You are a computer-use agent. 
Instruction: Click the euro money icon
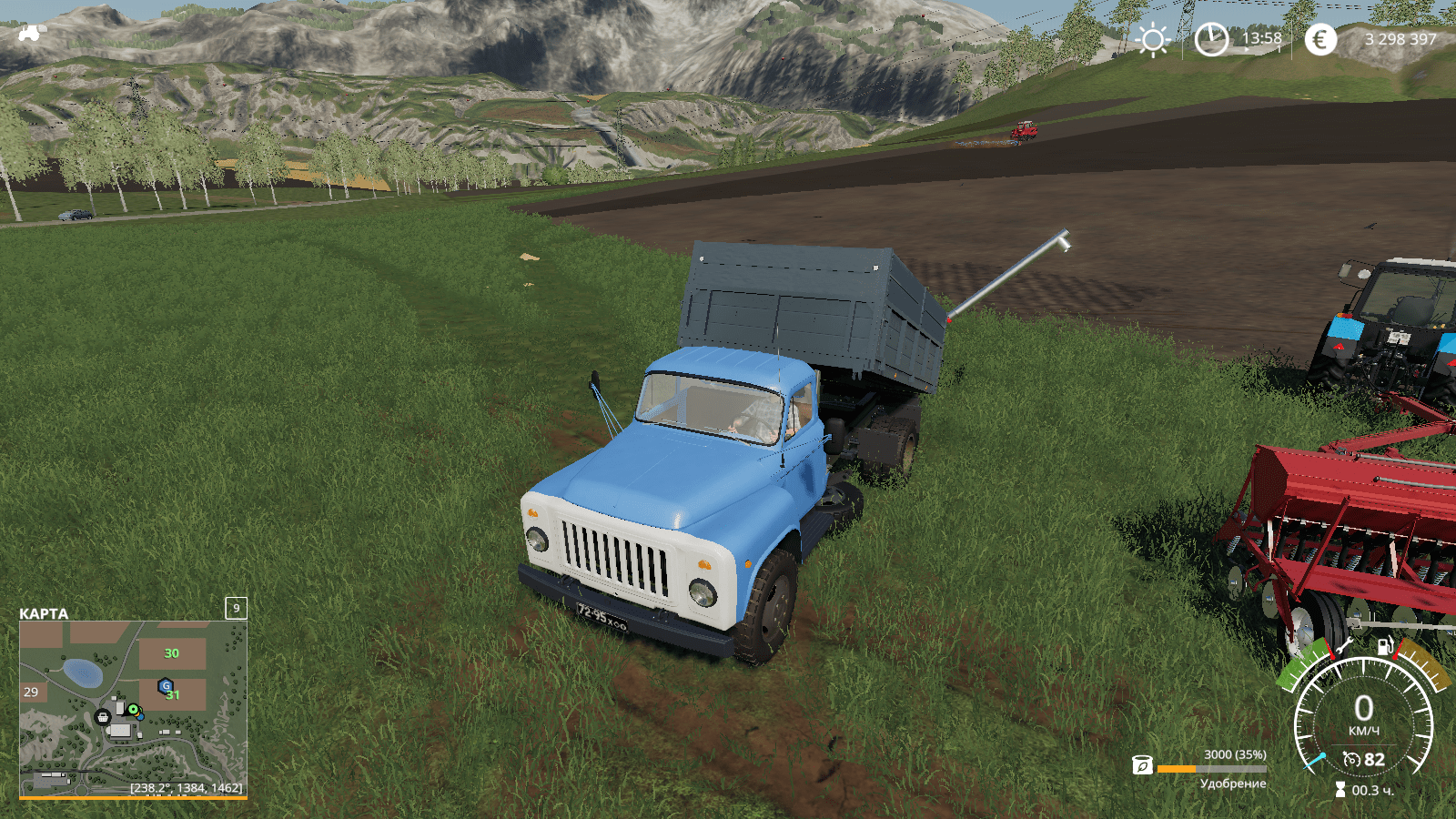[1320, 39]
